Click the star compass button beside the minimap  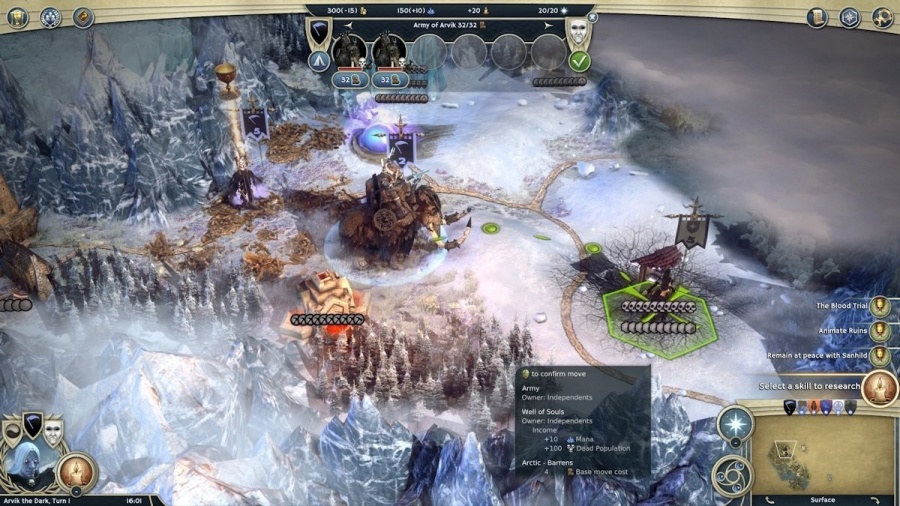(735, 423)
